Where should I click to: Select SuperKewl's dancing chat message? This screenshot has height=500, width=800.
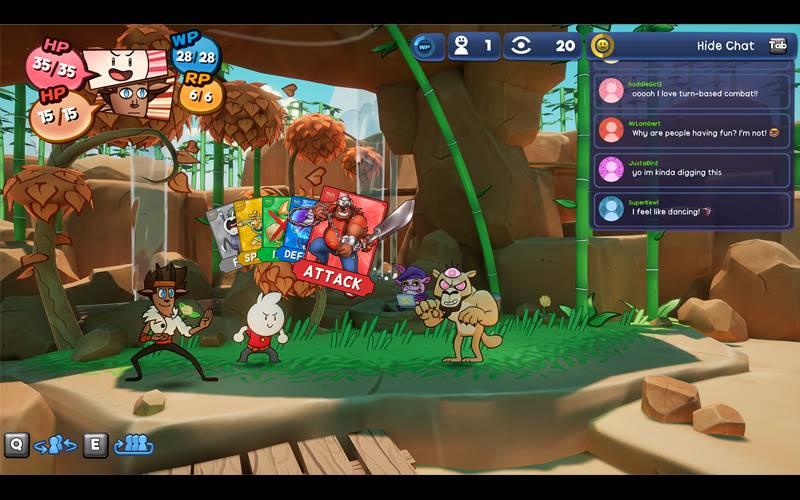[691, 208]
